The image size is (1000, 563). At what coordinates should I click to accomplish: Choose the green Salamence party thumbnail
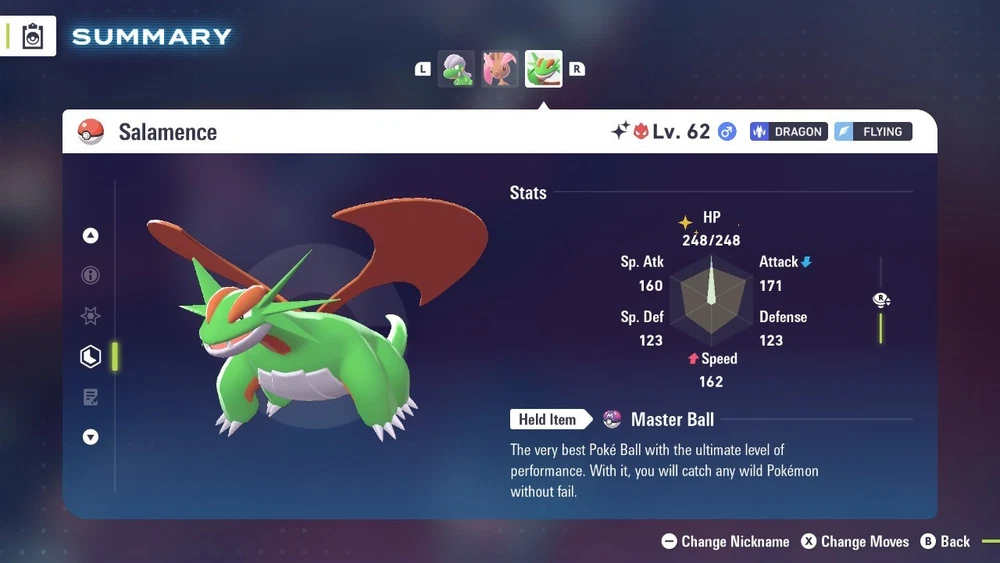coord(544,69)
